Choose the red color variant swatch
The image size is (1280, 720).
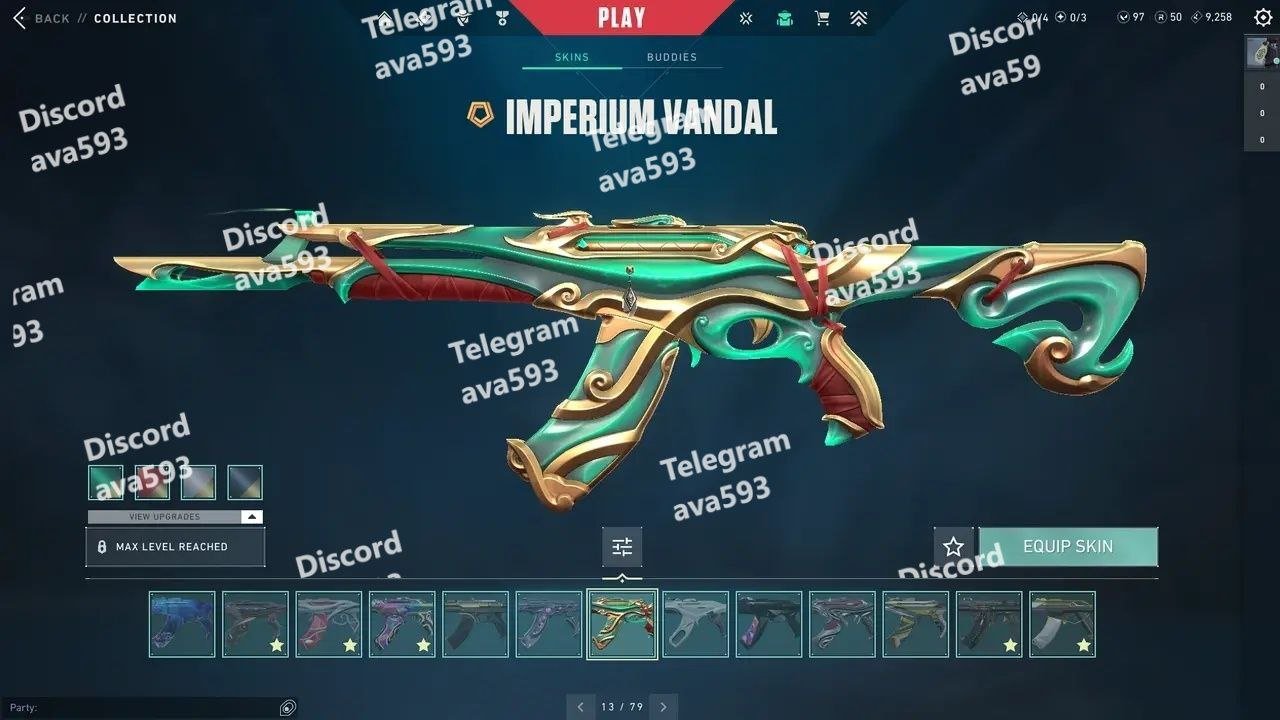click(x=152, y=483)
